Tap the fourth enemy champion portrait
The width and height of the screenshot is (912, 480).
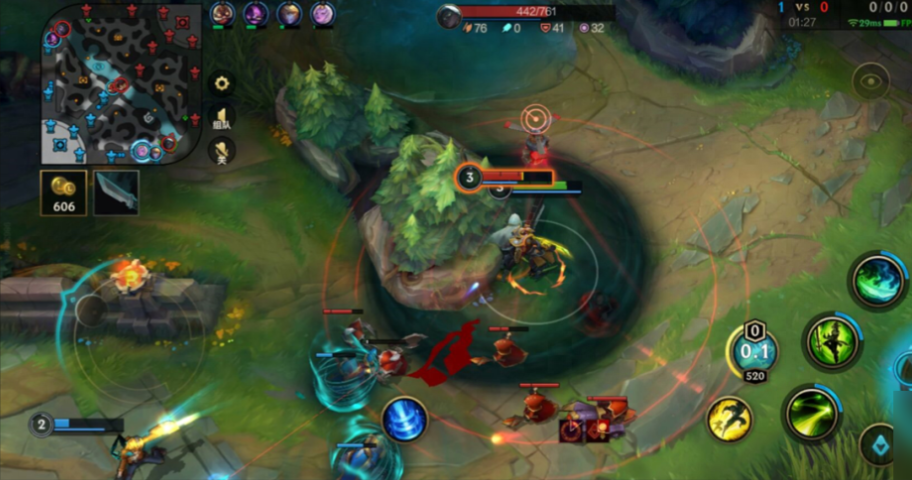click(x=322, y=14)
